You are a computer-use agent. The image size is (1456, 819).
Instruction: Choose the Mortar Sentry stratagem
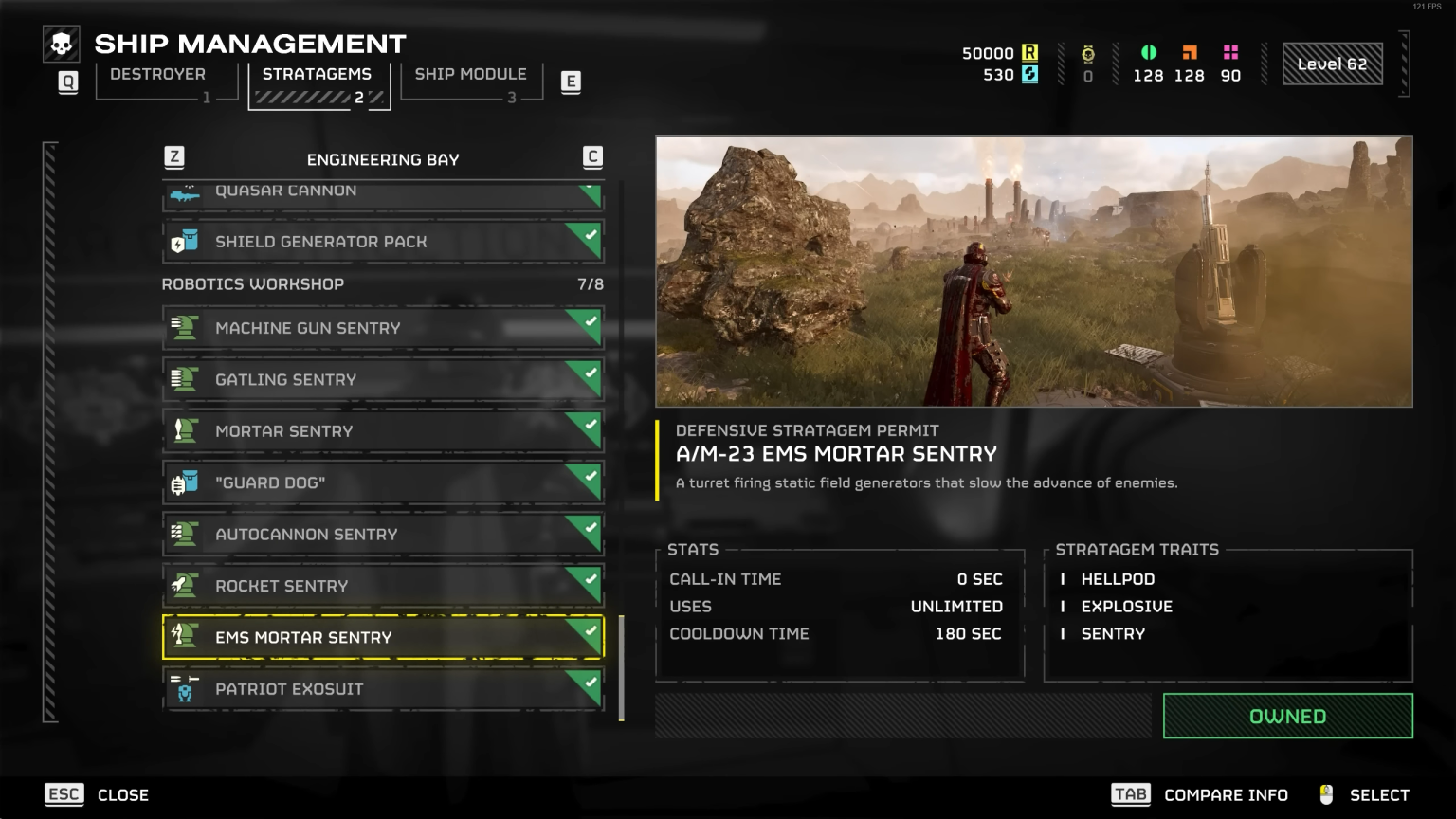click(382, 431)
